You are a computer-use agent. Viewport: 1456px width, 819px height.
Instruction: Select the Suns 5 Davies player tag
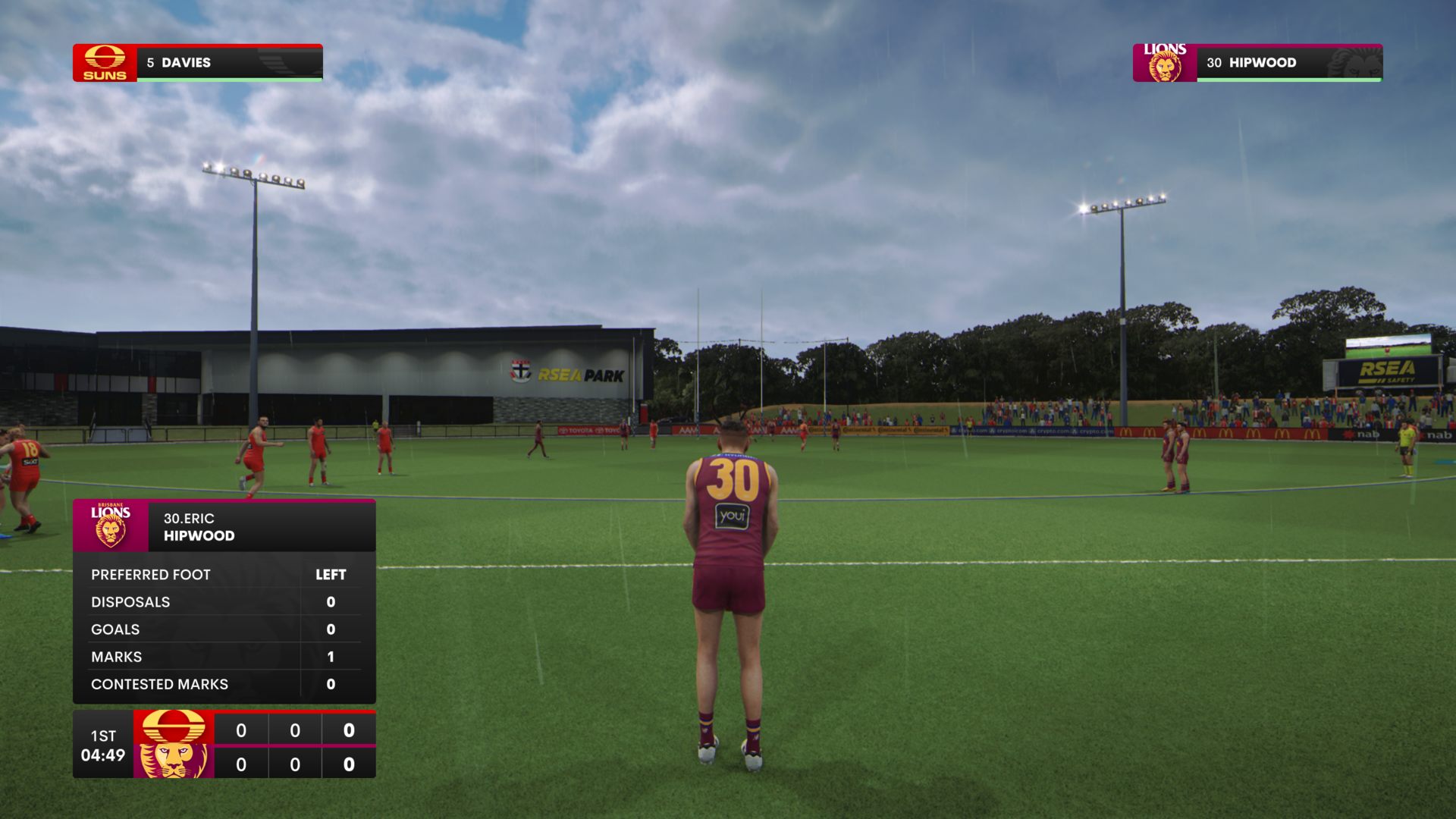coord(197,63)
